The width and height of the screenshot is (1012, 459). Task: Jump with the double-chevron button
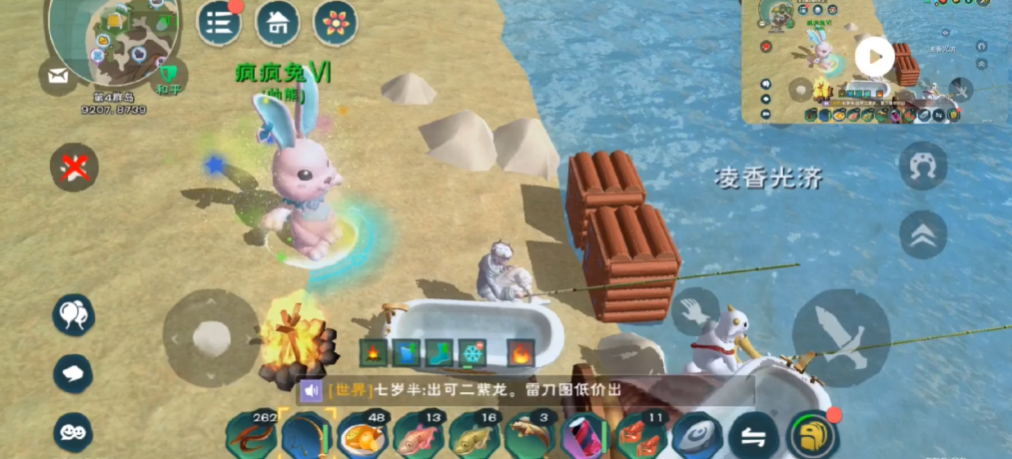tap(923, 235)
